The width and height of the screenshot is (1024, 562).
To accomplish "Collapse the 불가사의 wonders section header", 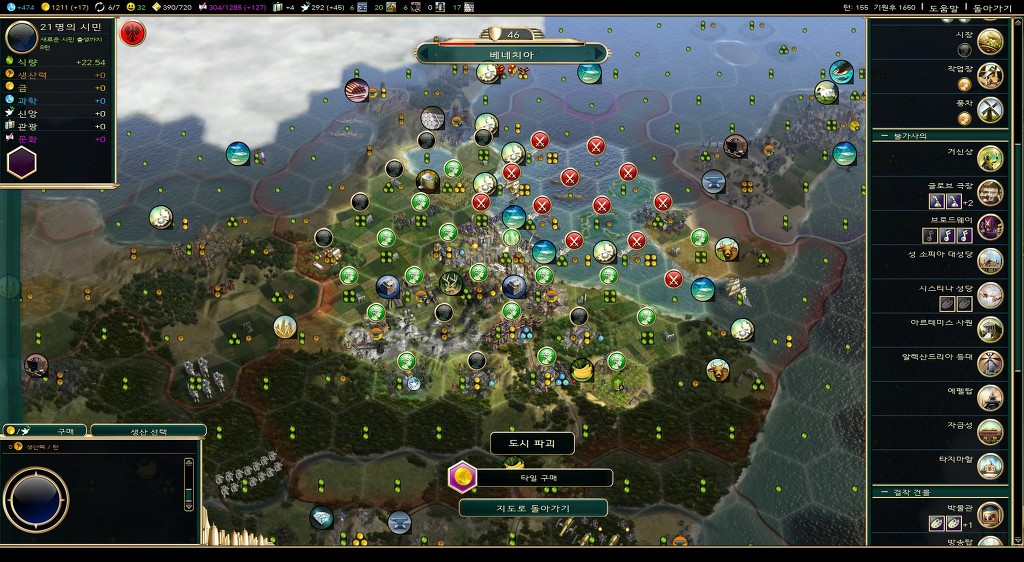I will coord(908,136).
